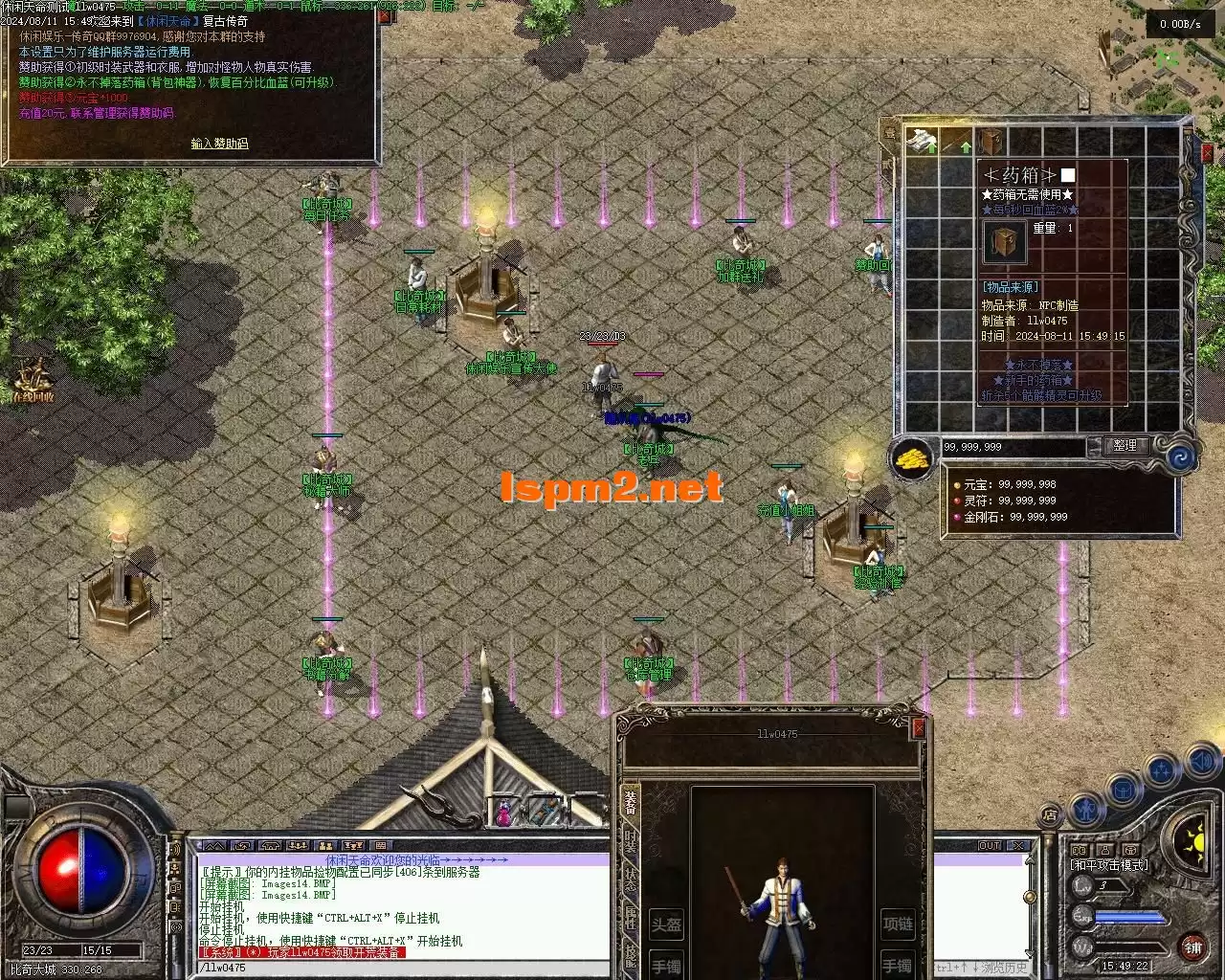Open the 状态 status tab

pyautogui.click(x=630, y=880)
